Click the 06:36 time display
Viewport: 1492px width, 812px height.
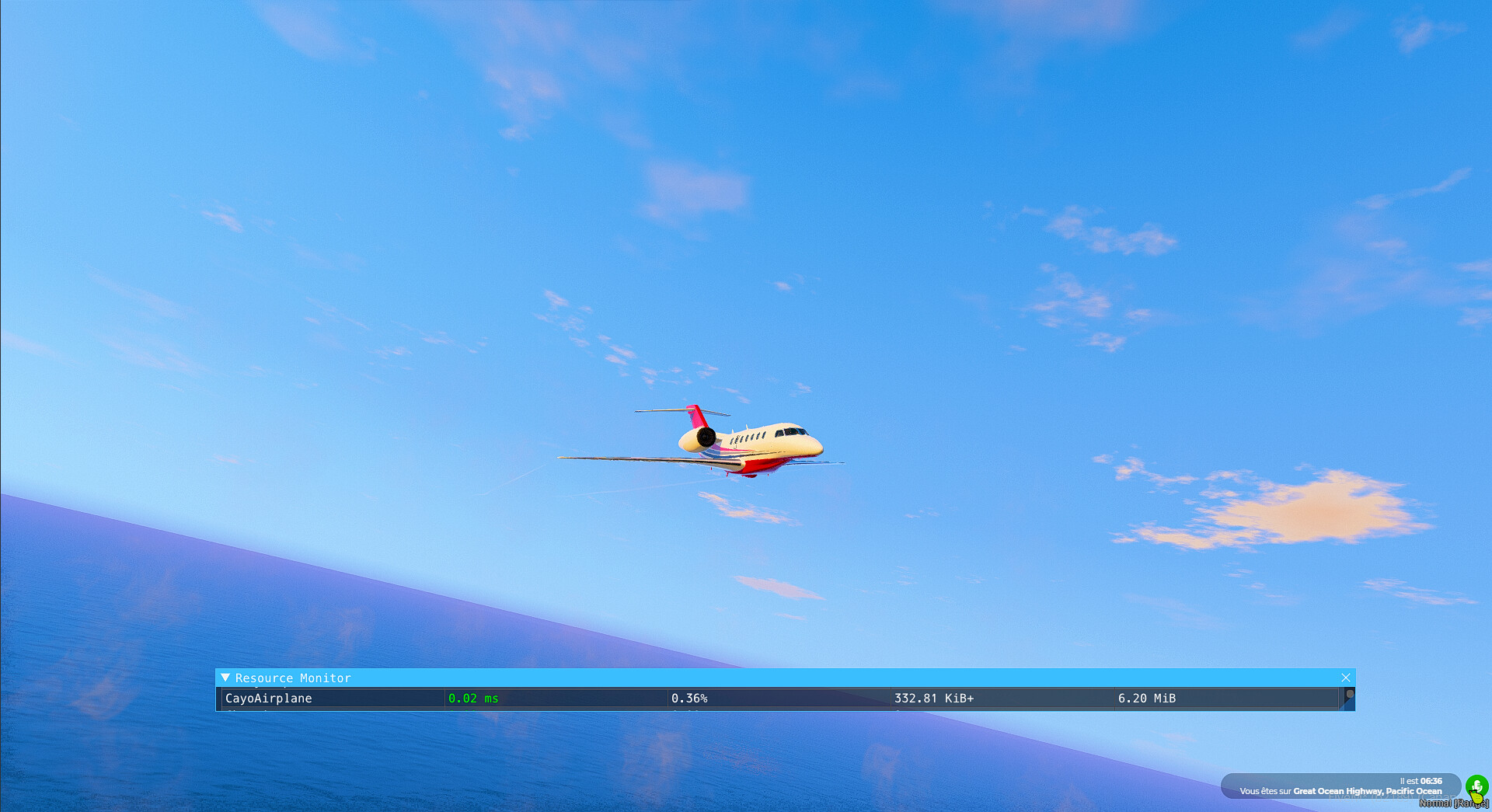pos(1431,782)
